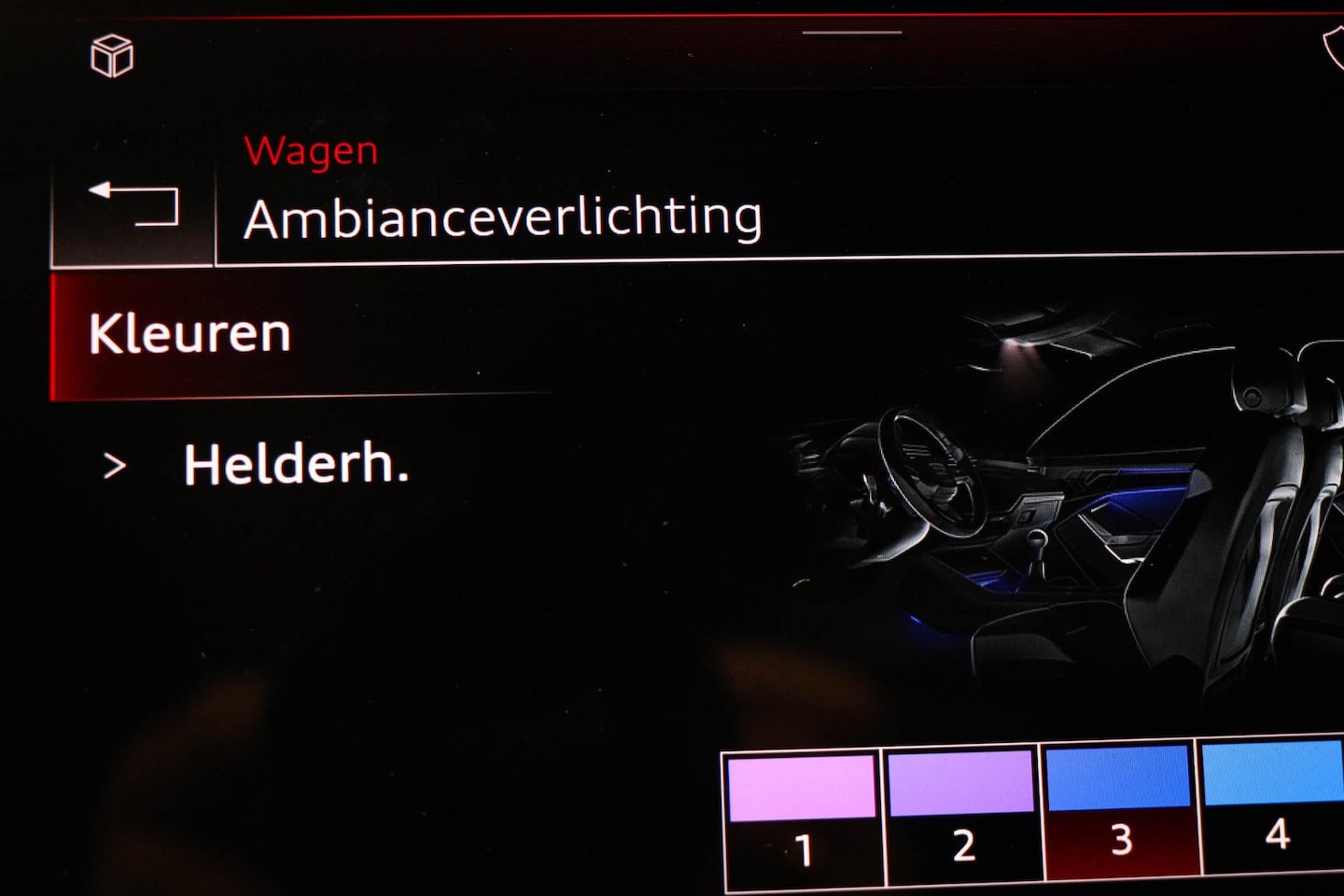This screenshot has height=896, width=1344.
Task: Open the Wagen breadcrumb label
Action: [311, 151]
